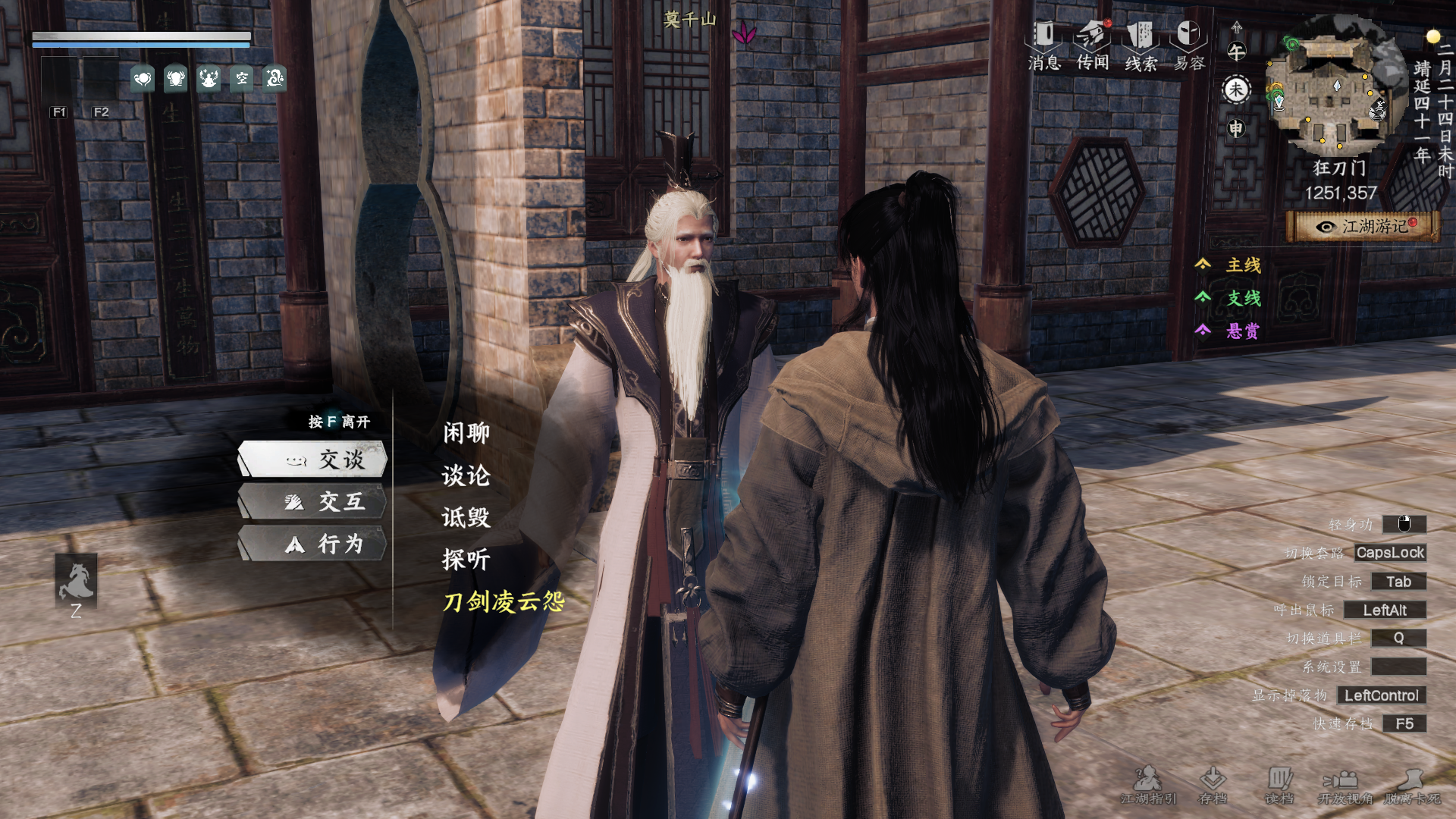Expand the 江湖游记 journal panel

coord(1360,225)
